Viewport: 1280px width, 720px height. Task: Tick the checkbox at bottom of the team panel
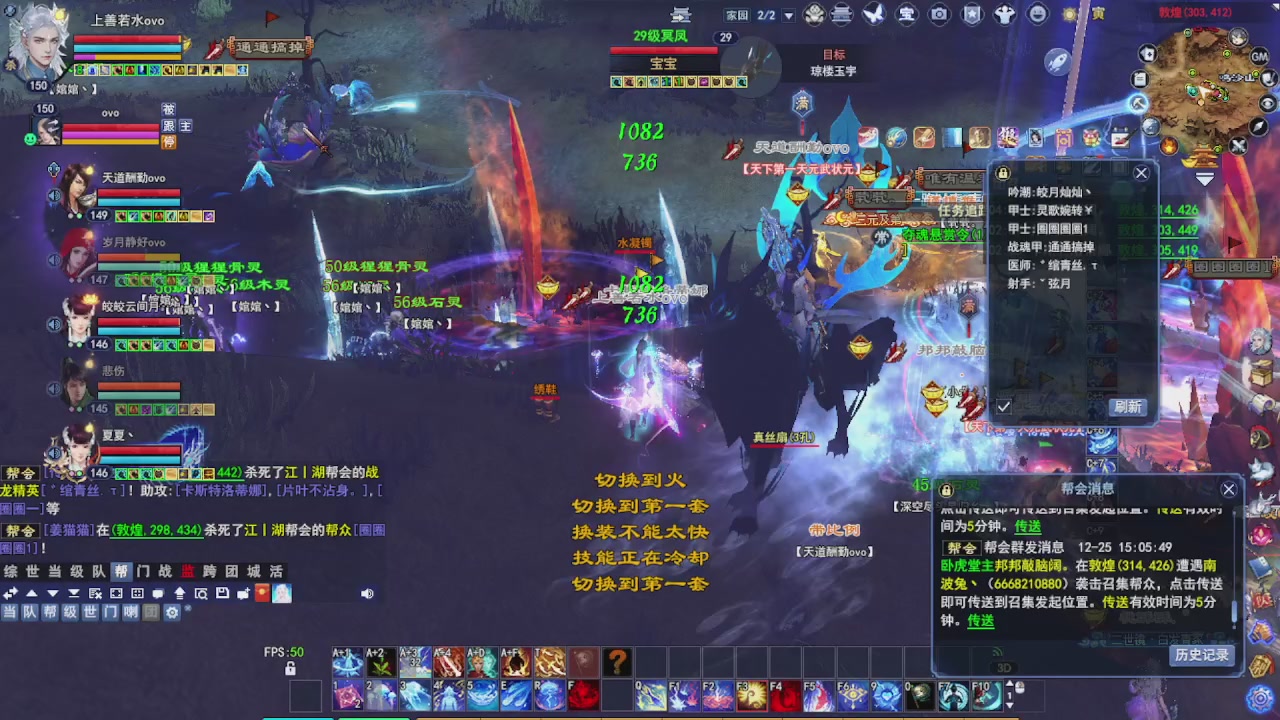(x=1003, y=406)
